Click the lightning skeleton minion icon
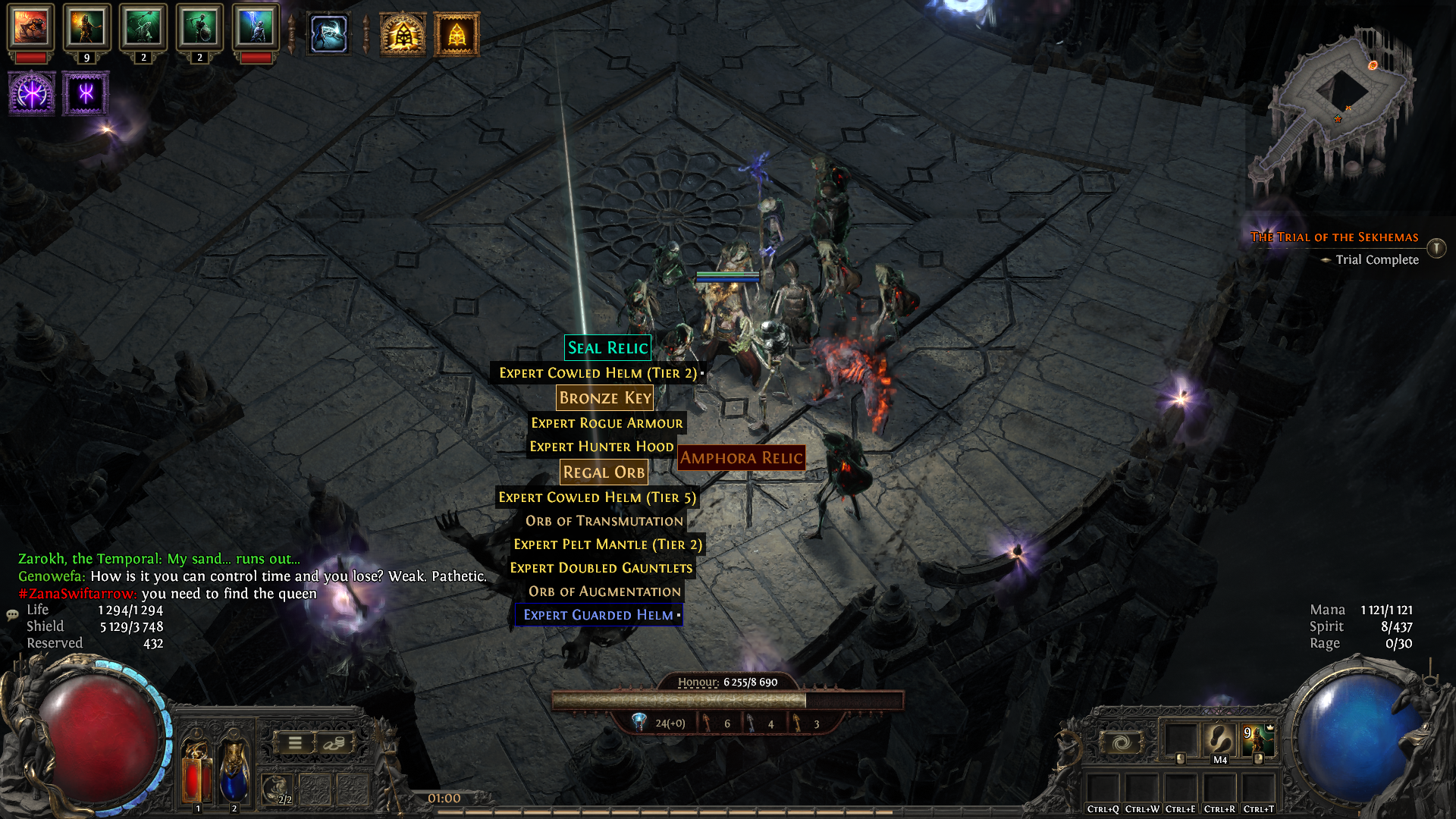This screenshot has width=1456, height=819. (x=256, y=28)
